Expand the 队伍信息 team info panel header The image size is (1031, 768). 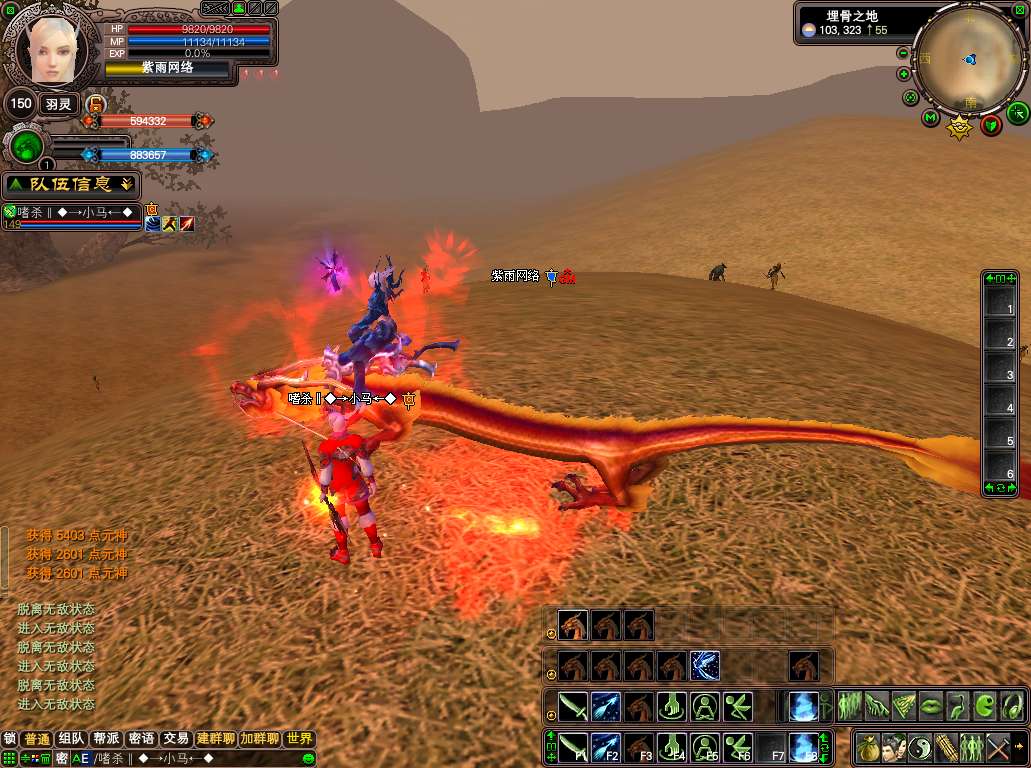tap(71, 184)
